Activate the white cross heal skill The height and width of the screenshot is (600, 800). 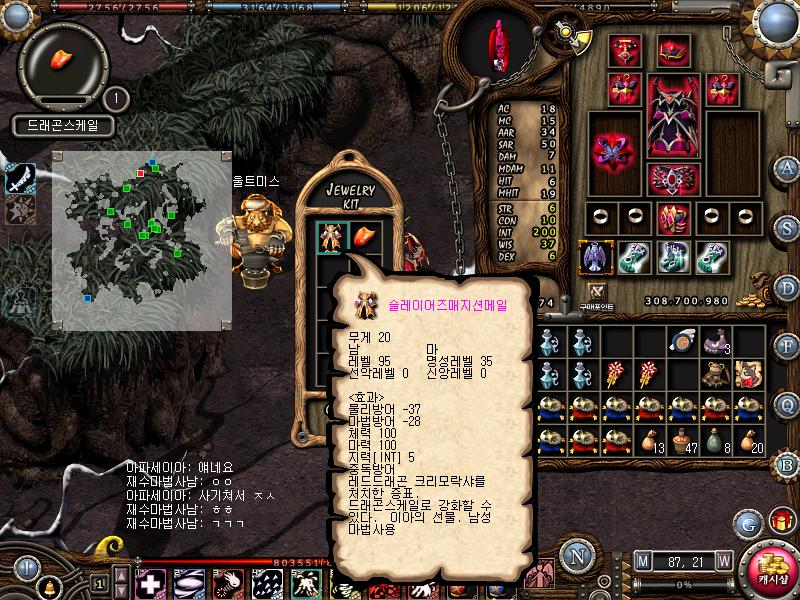pyautogui.click(x=150, y=583)
